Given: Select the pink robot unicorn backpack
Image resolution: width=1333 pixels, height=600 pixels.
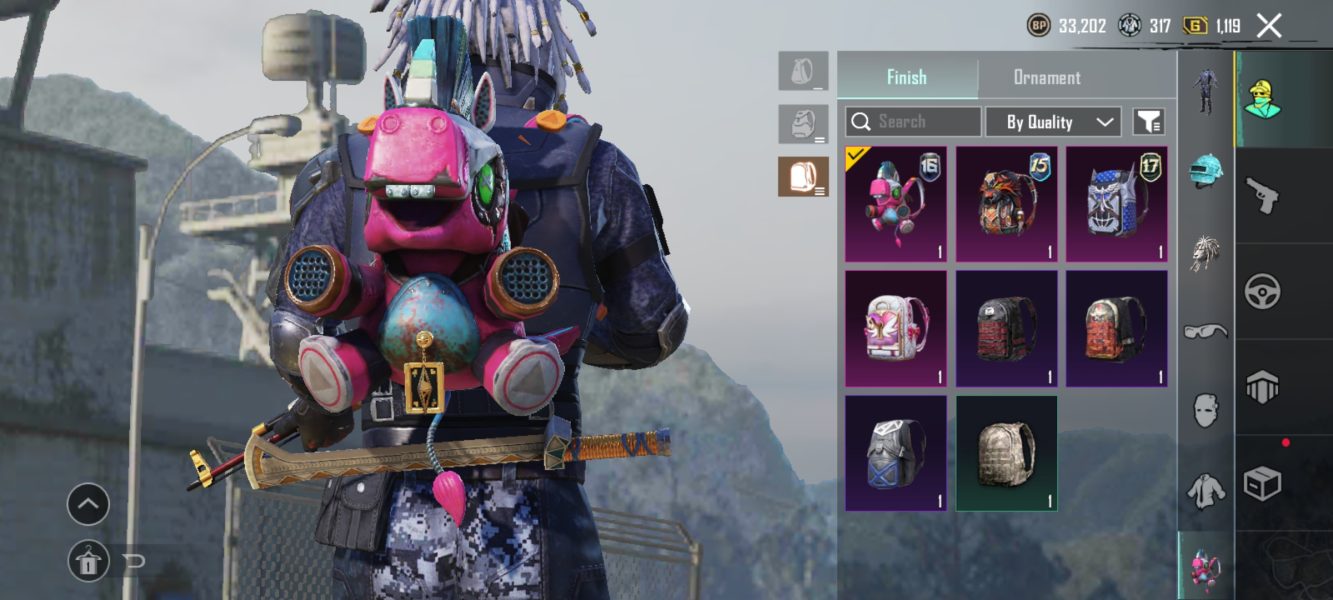Looking at the screenshot, I should (896, 205).
